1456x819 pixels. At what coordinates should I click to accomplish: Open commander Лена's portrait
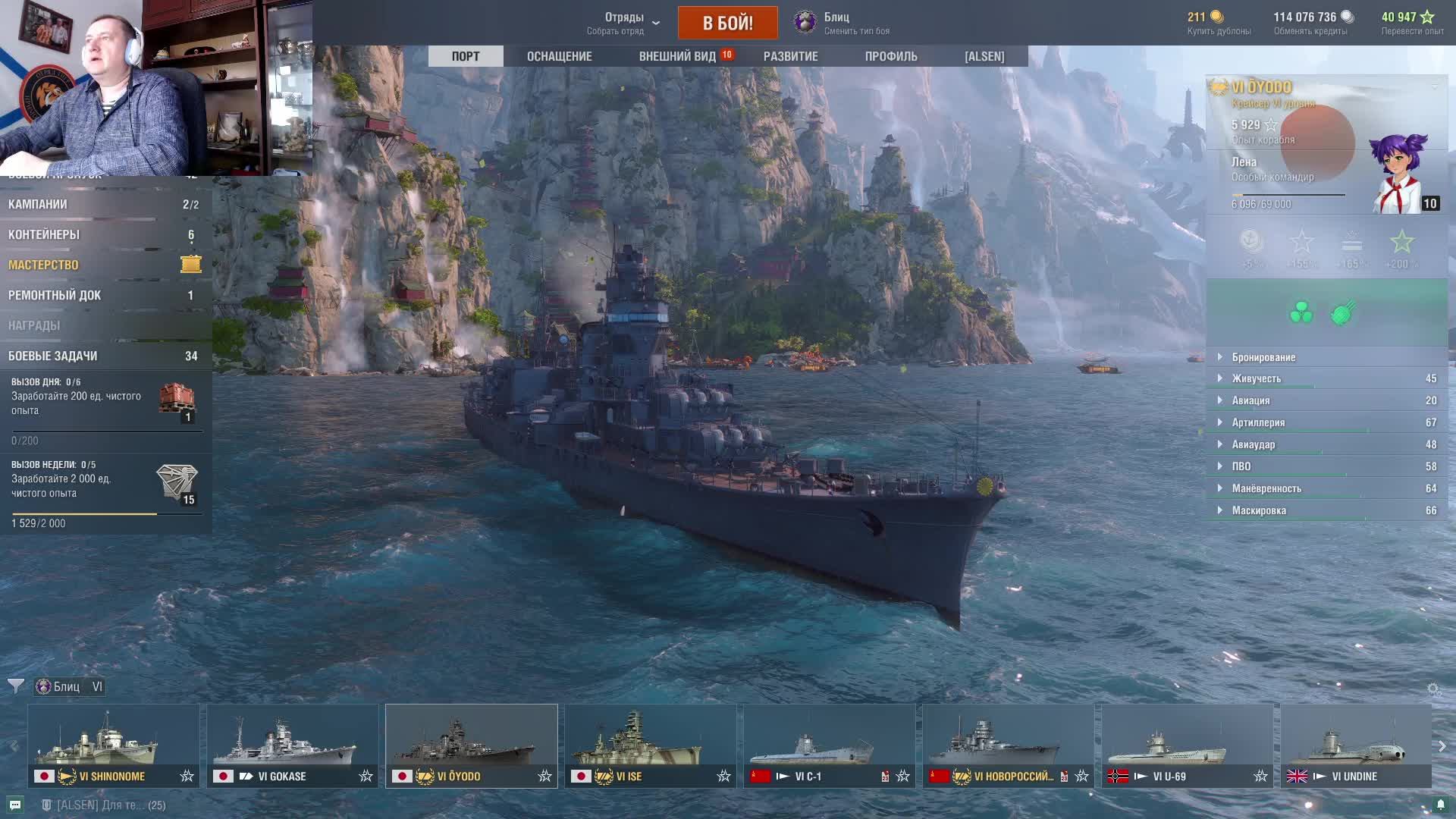pos(1400,174)
